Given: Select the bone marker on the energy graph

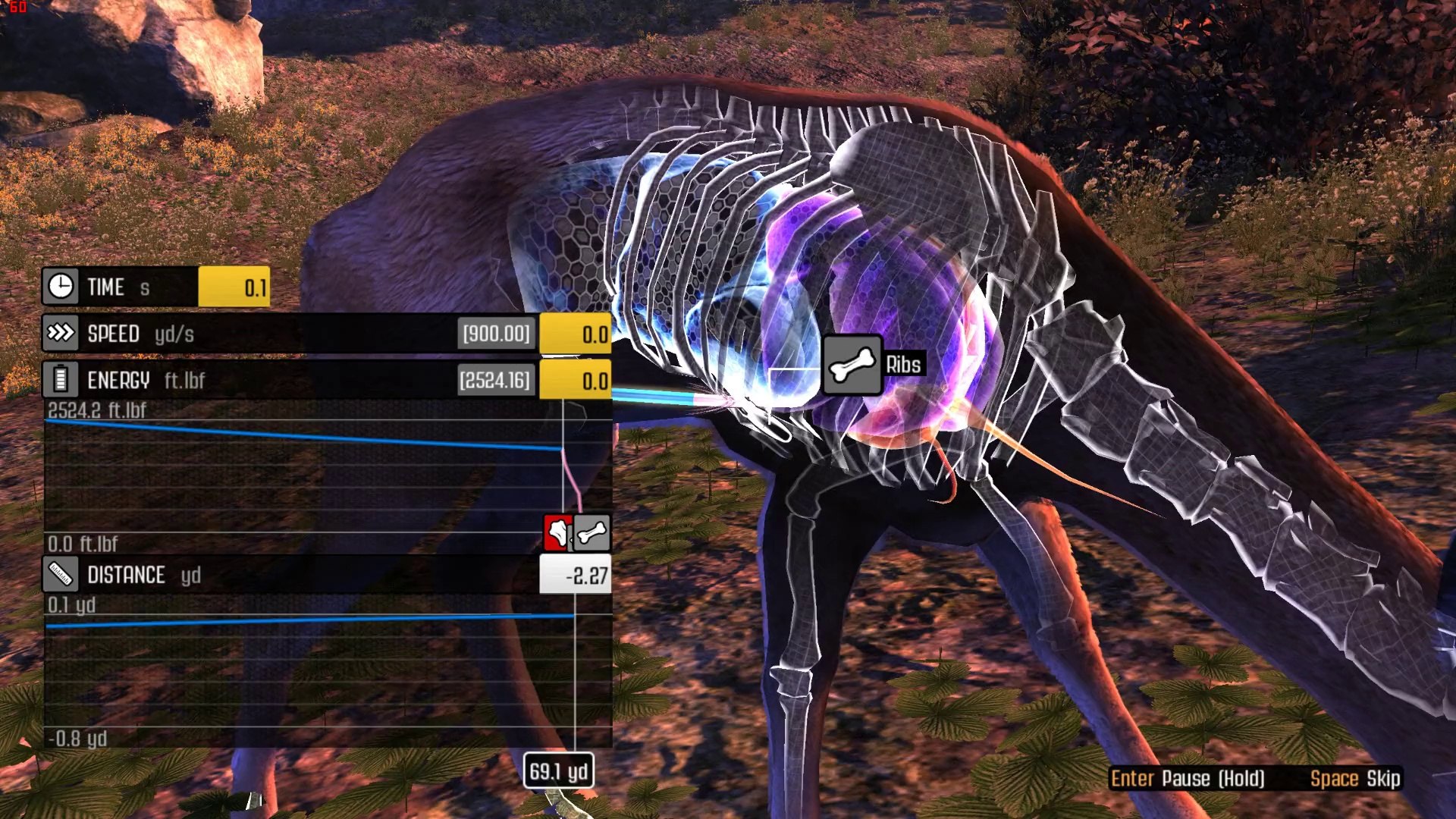Looking at the screenshot, I should [592, 532].
